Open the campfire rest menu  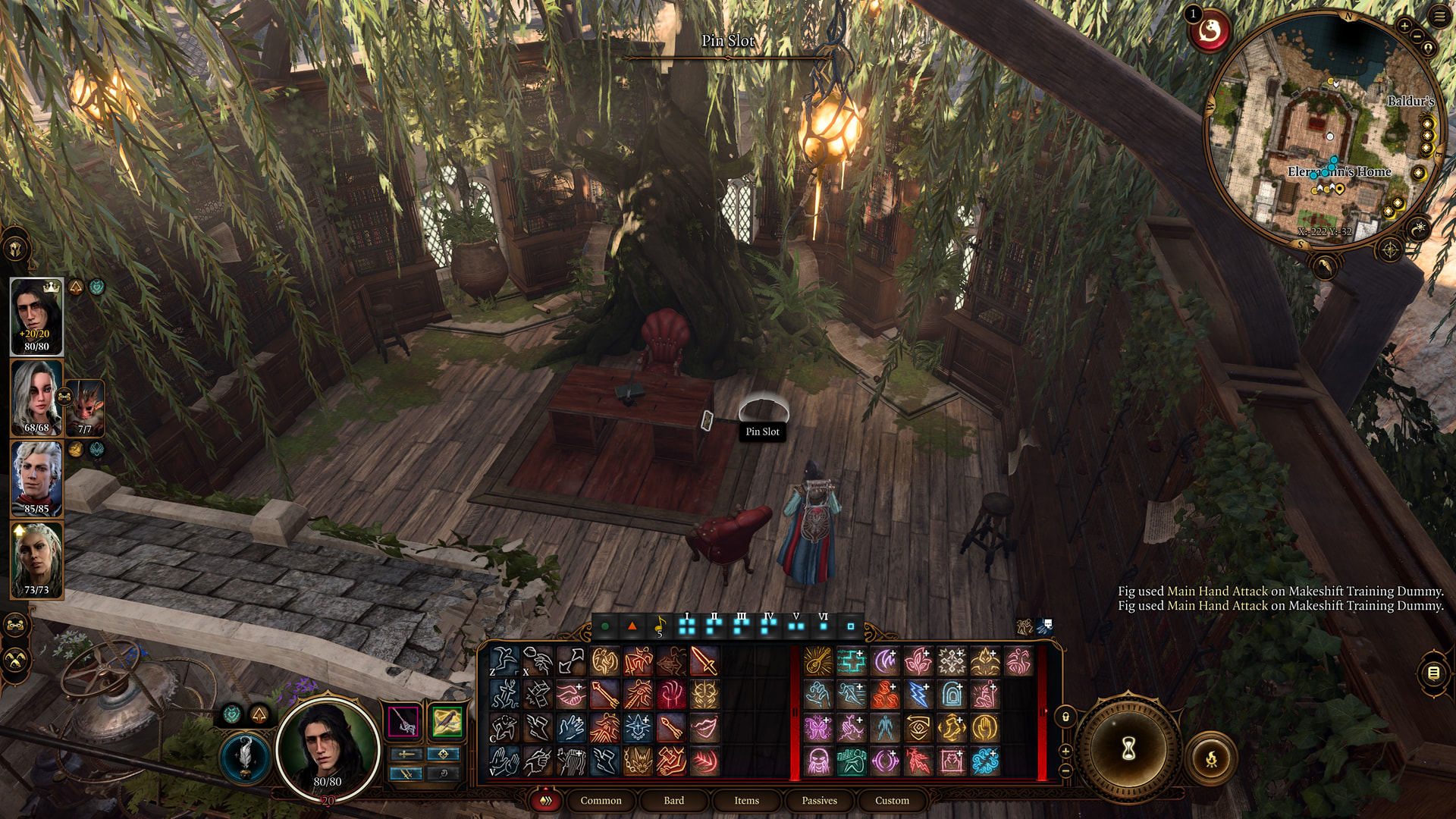(1211, 758)
